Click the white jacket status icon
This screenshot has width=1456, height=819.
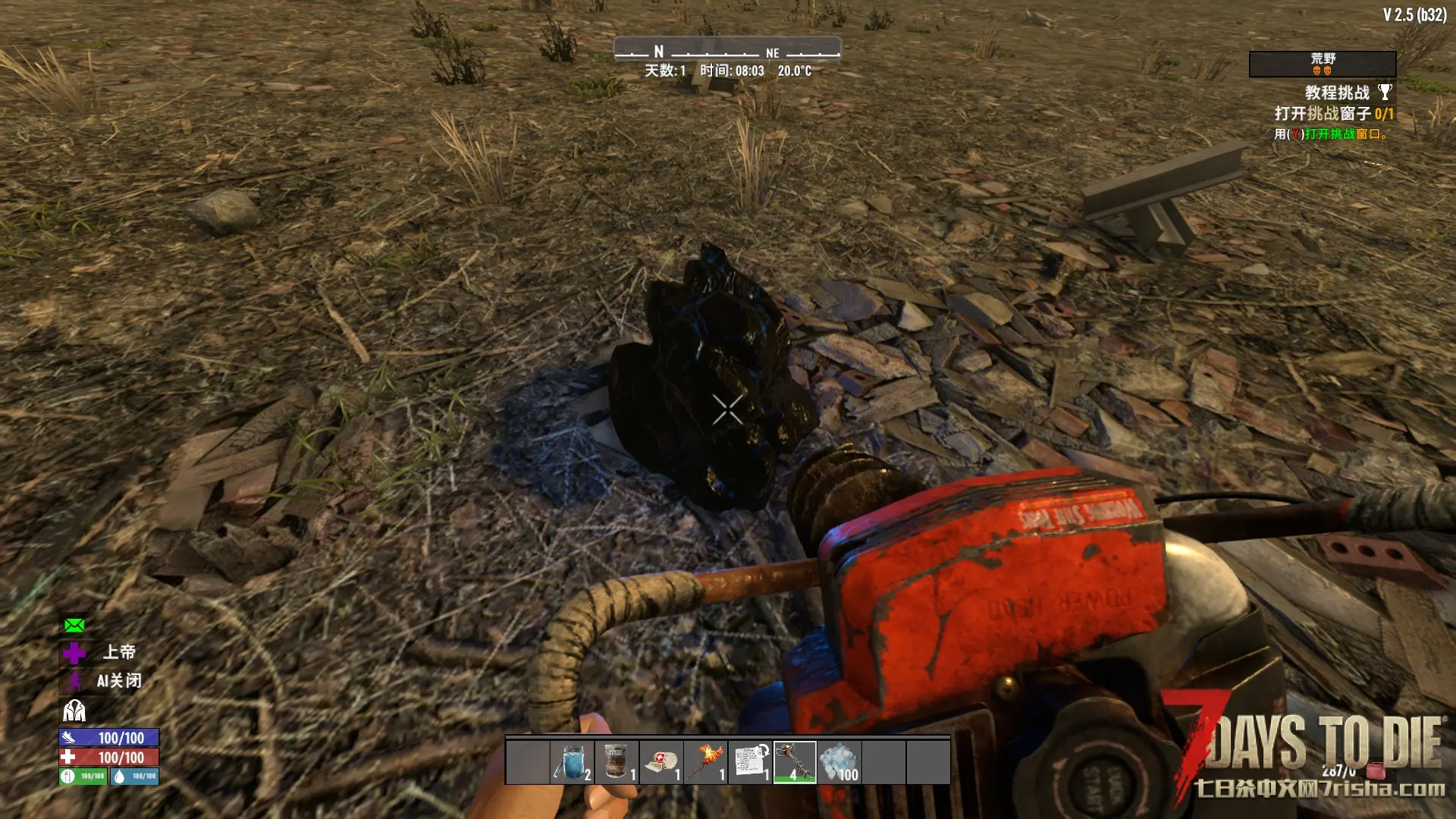[x=74, y=711]
